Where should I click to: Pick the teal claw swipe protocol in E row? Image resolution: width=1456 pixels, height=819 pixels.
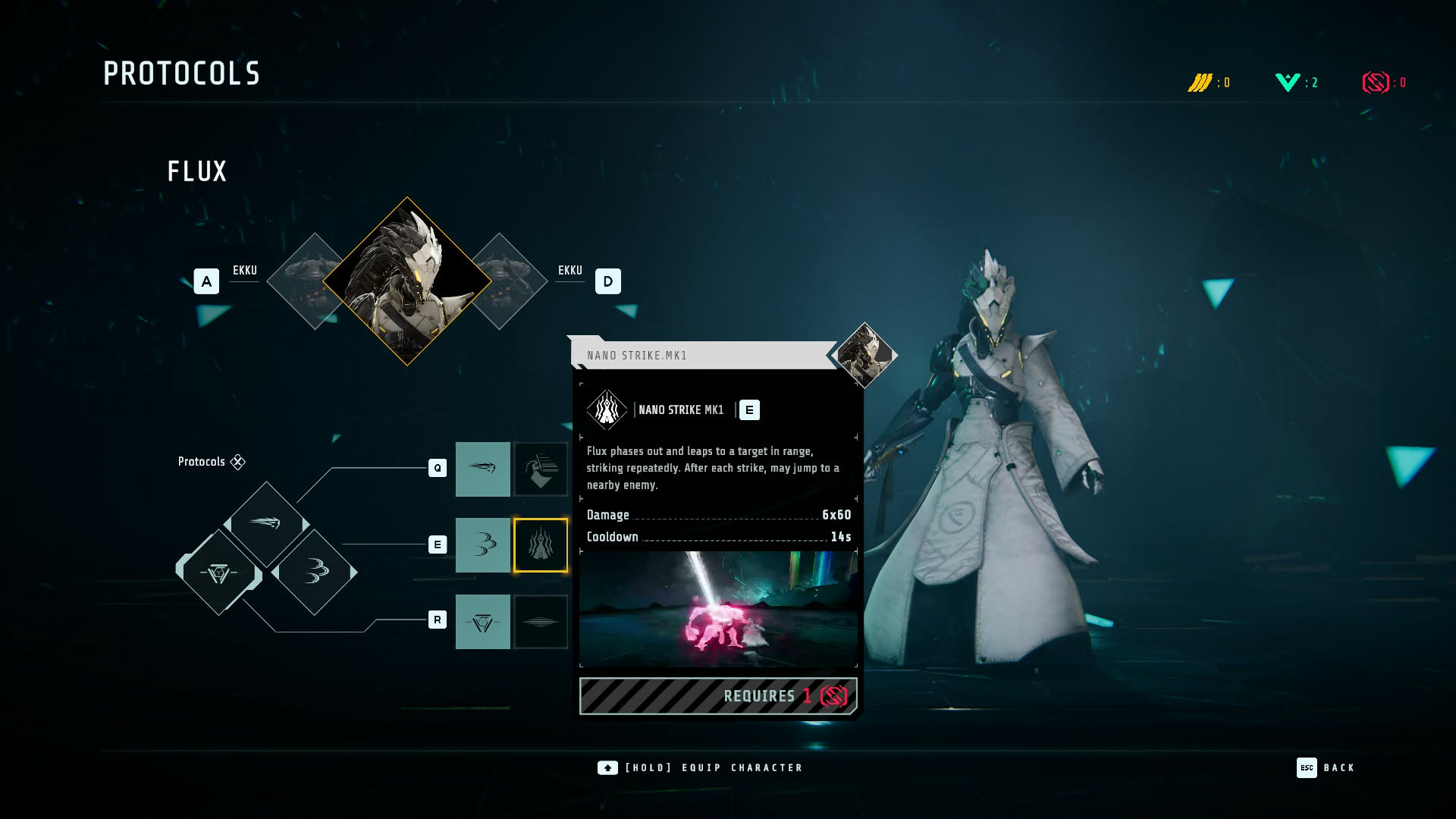482,544
